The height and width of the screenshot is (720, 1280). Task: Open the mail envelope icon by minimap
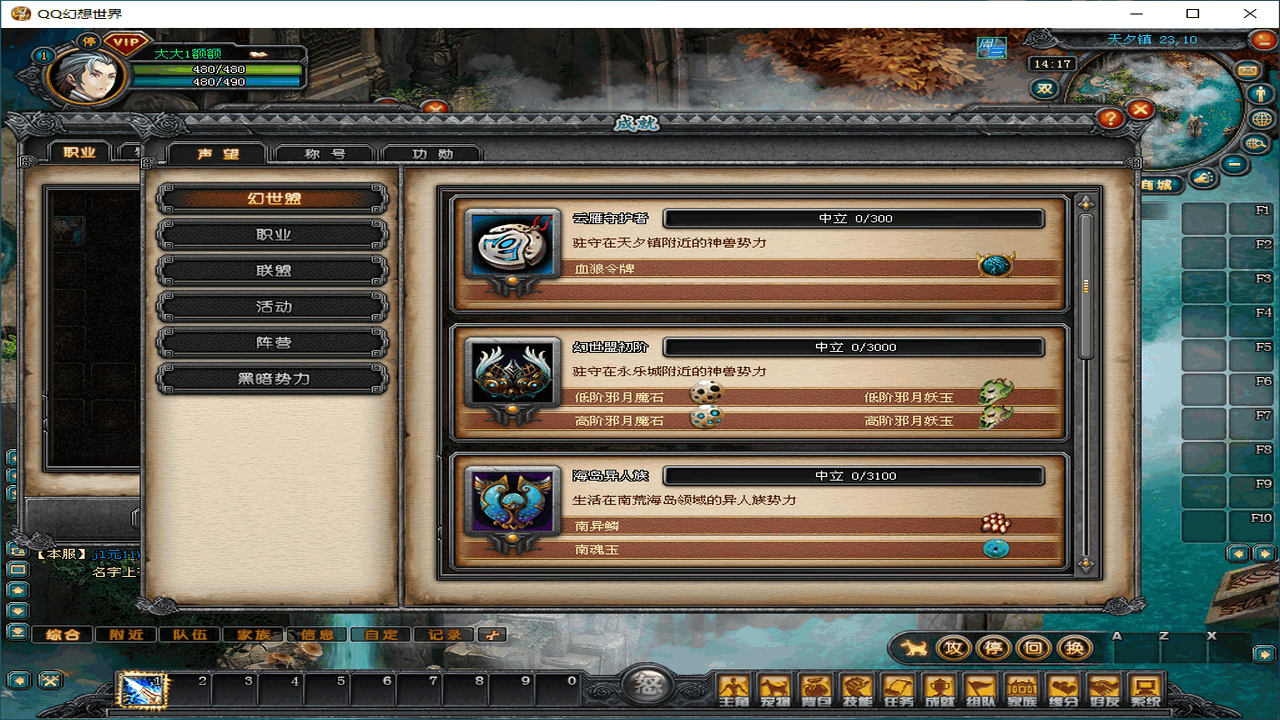click(x=1248, y=71)
